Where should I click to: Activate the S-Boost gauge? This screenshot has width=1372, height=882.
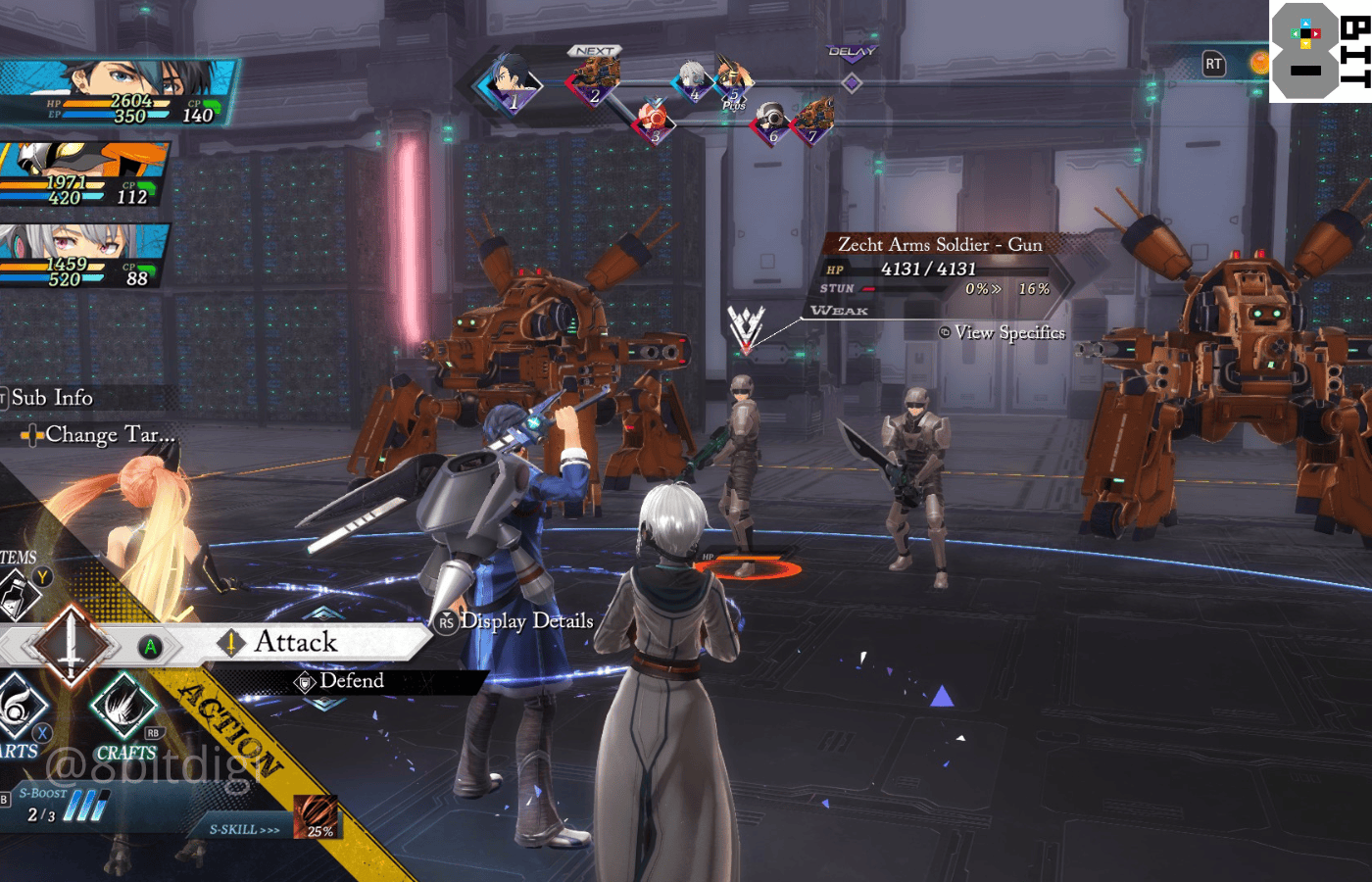pos(83,806)
